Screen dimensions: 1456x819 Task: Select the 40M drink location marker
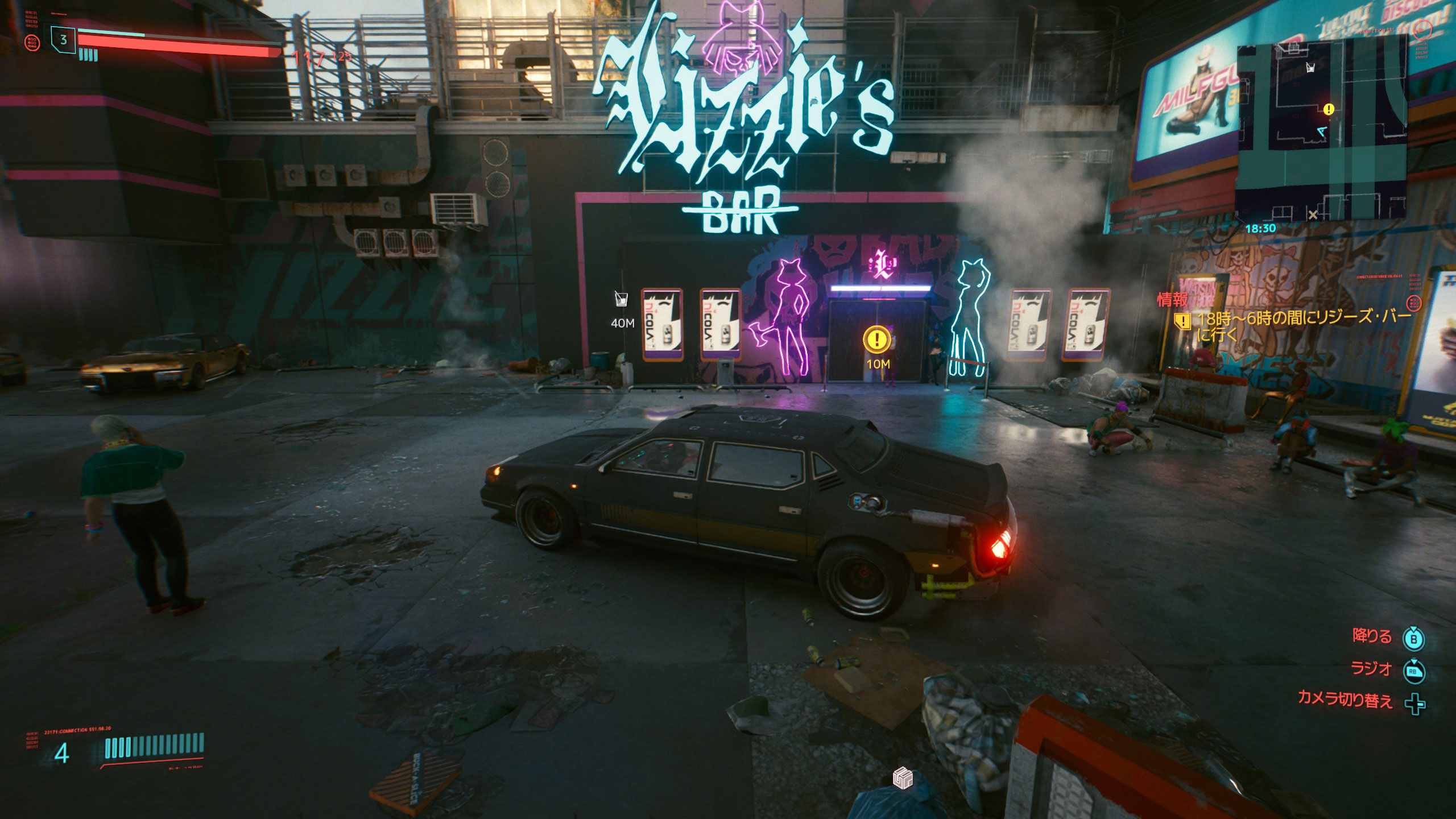tap(621, 299)
